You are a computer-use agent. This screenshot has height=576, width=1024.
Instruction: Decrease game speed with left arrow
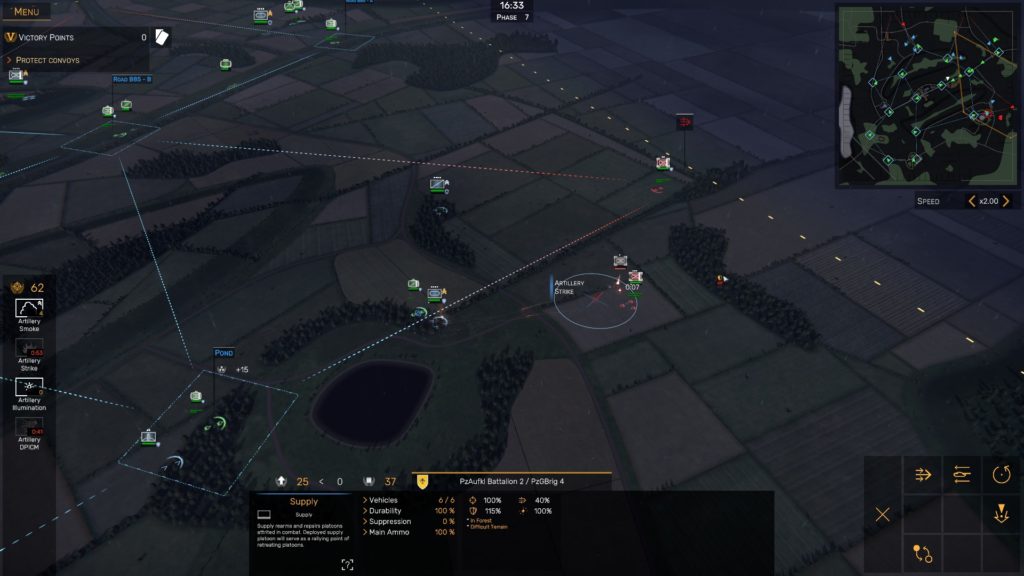pos(971,201)
